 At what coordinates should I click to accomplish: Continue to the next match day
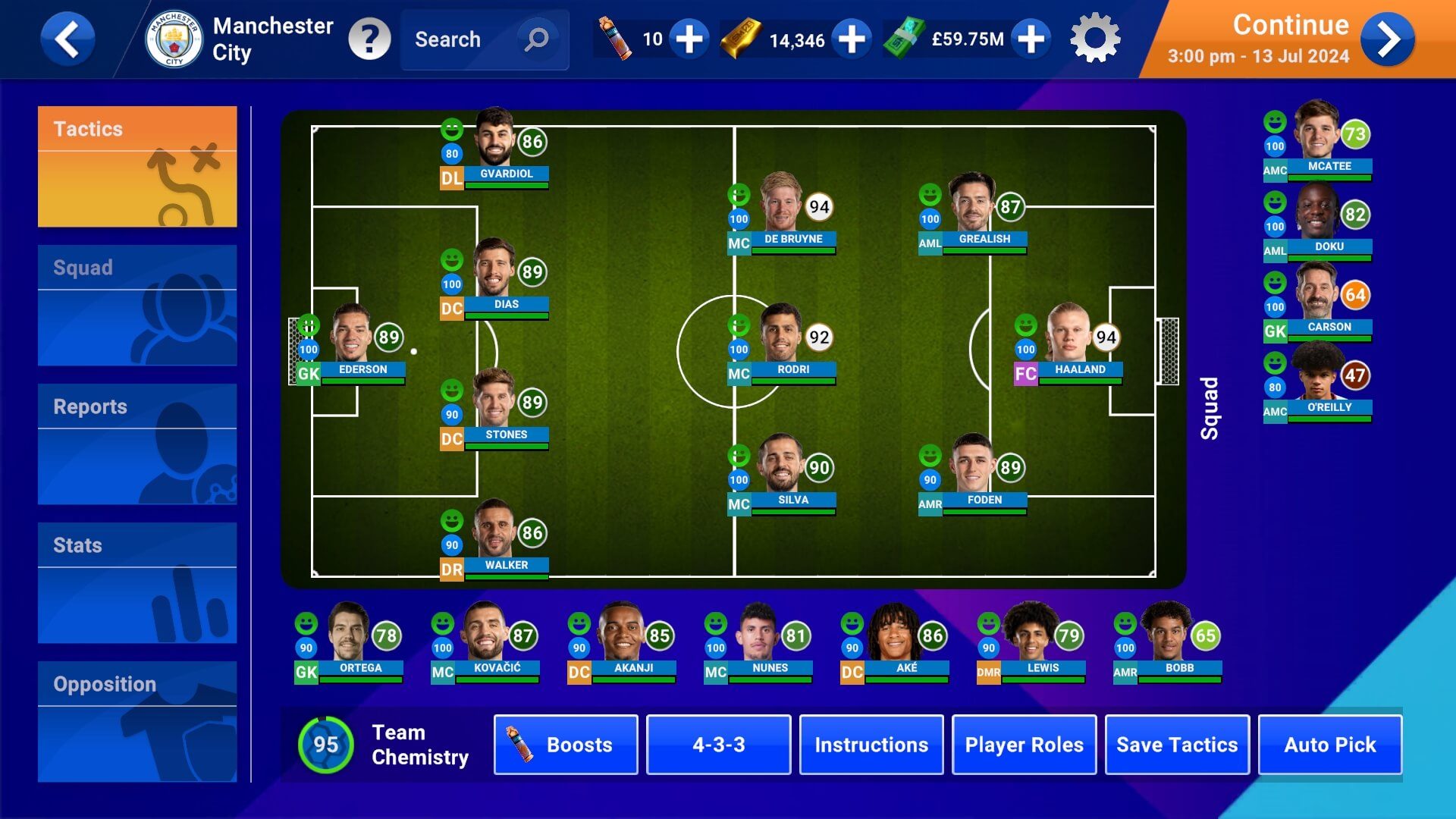pyautogui.click(x=1387, y=39)
